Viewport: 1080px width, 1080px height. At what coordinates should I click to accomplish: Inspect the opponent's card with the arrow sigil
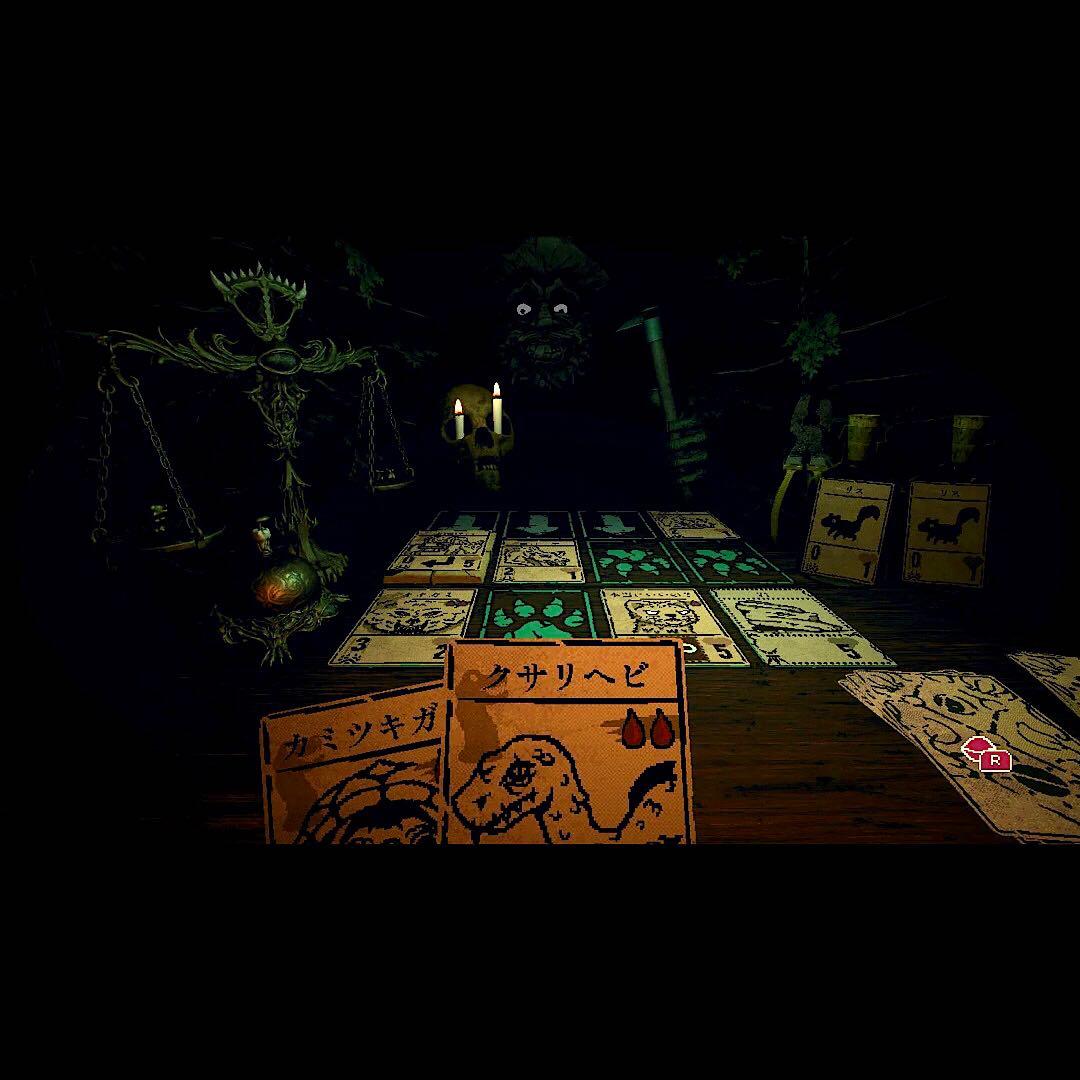[x=442, y=557]
